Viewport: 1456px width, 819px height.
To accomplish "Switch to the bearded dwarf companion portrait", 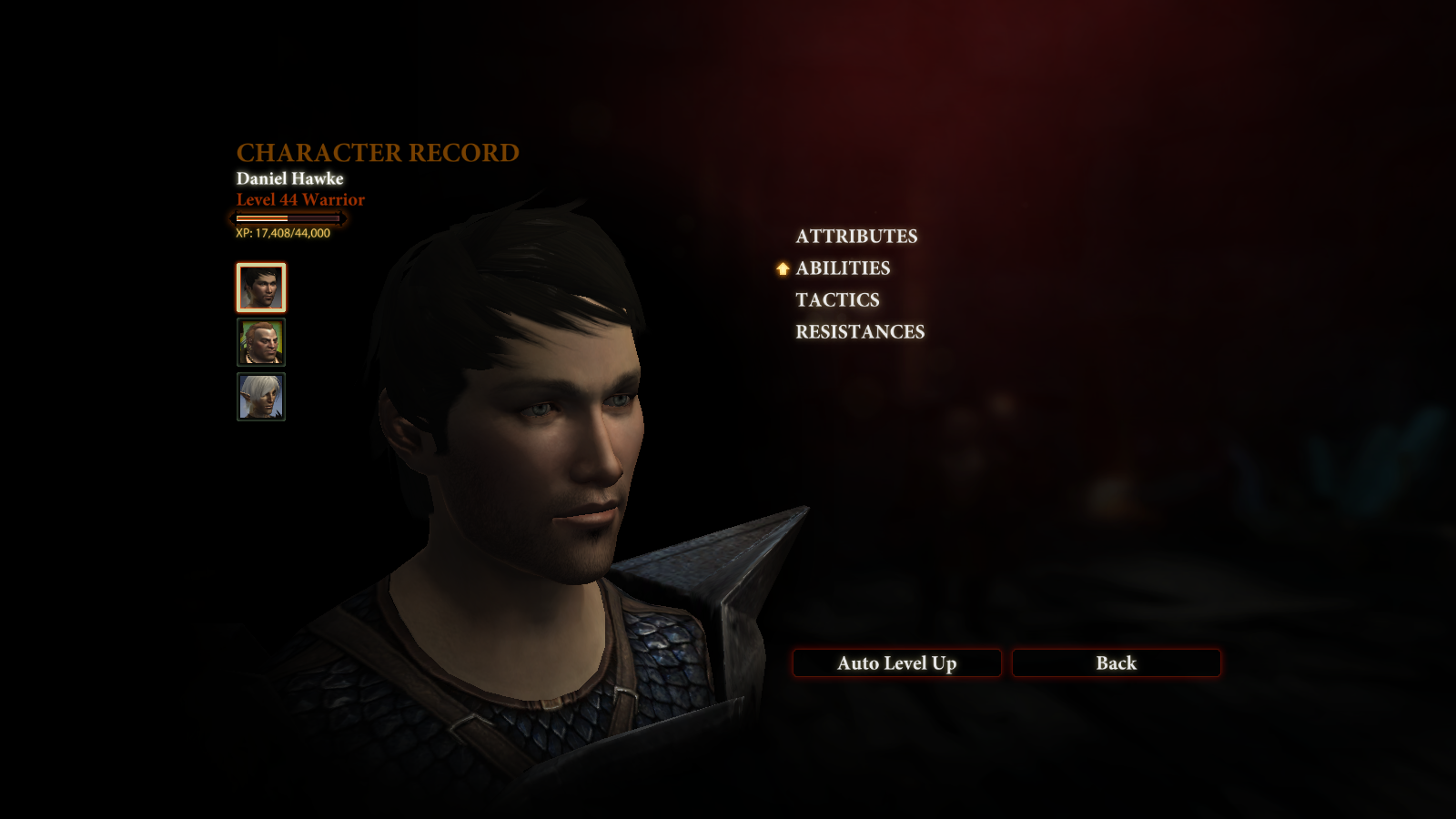I will point(261,342).
